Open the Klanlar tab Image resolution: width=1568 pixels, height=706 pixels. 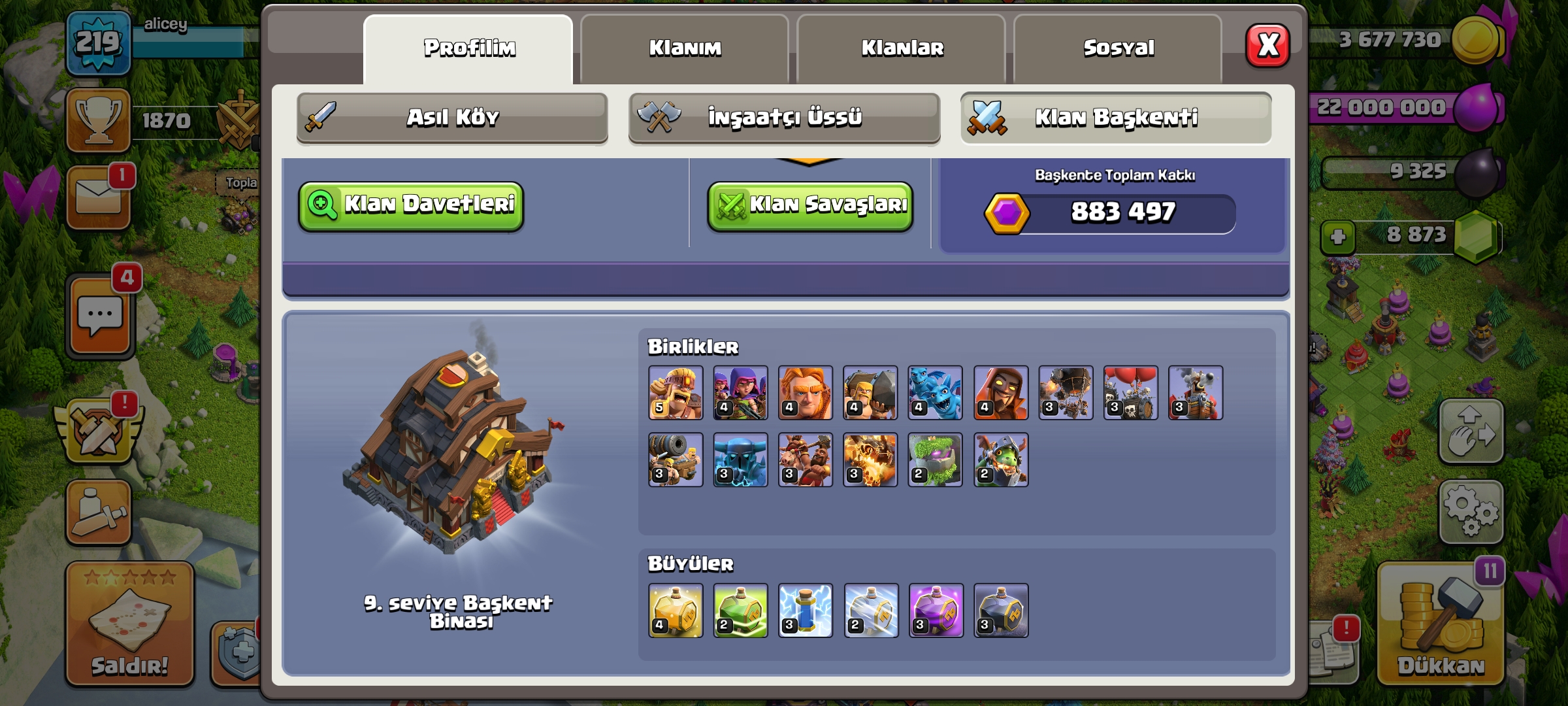[x=902, y=48]
